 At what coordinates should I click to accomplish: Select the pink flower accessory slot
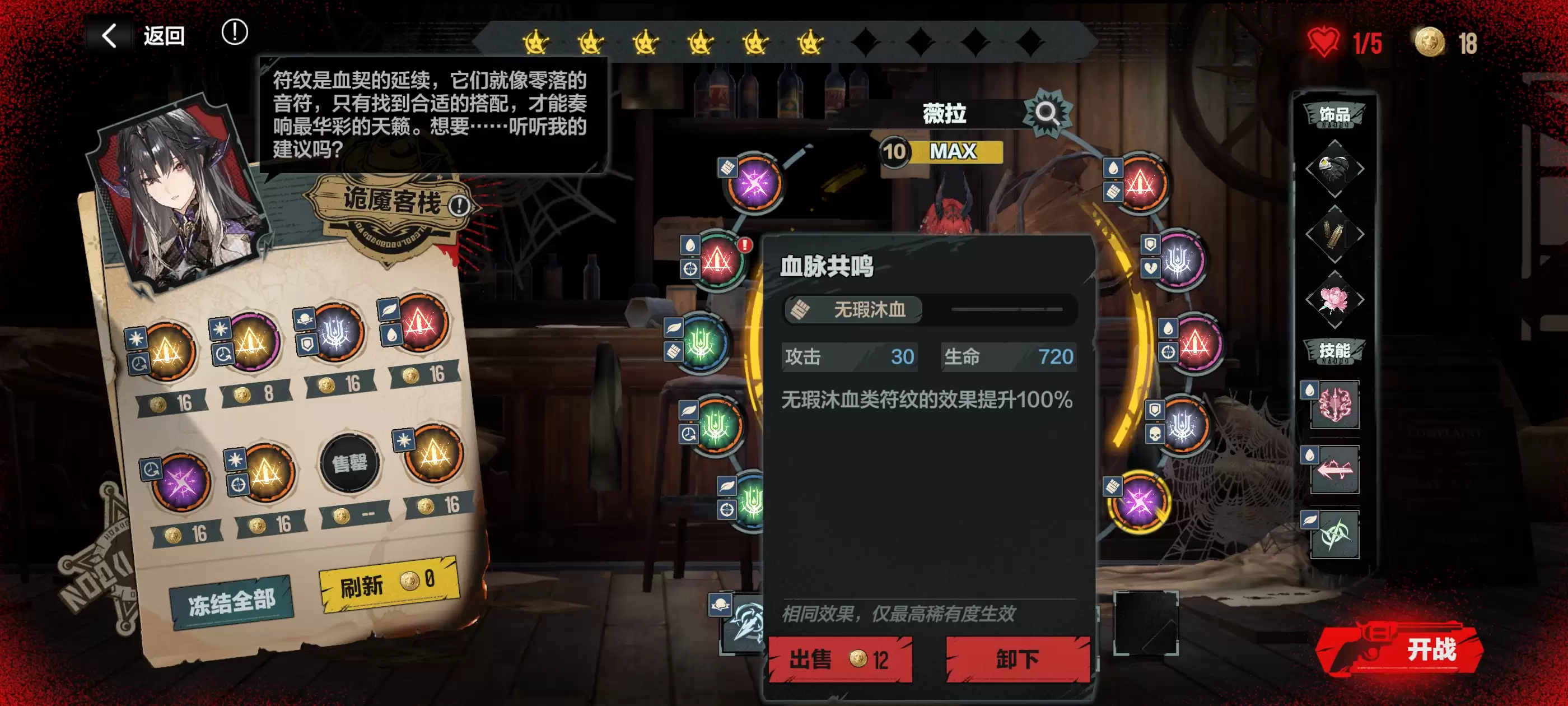(x=1334, y=300)
